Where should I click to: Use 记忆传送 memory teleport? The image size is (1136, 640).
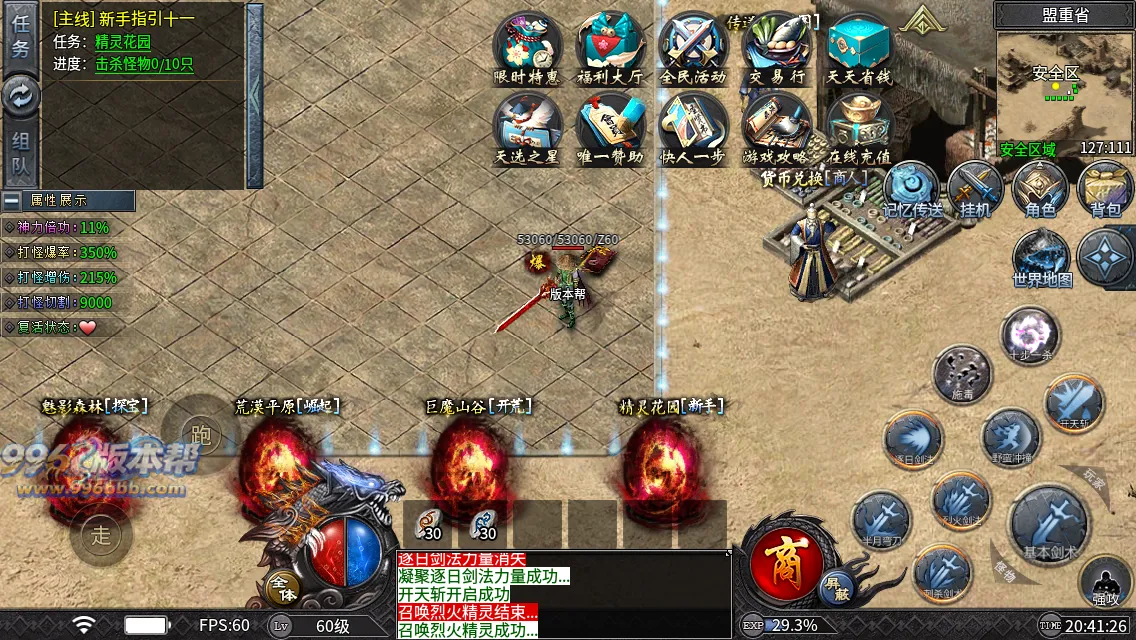(911, 188)
